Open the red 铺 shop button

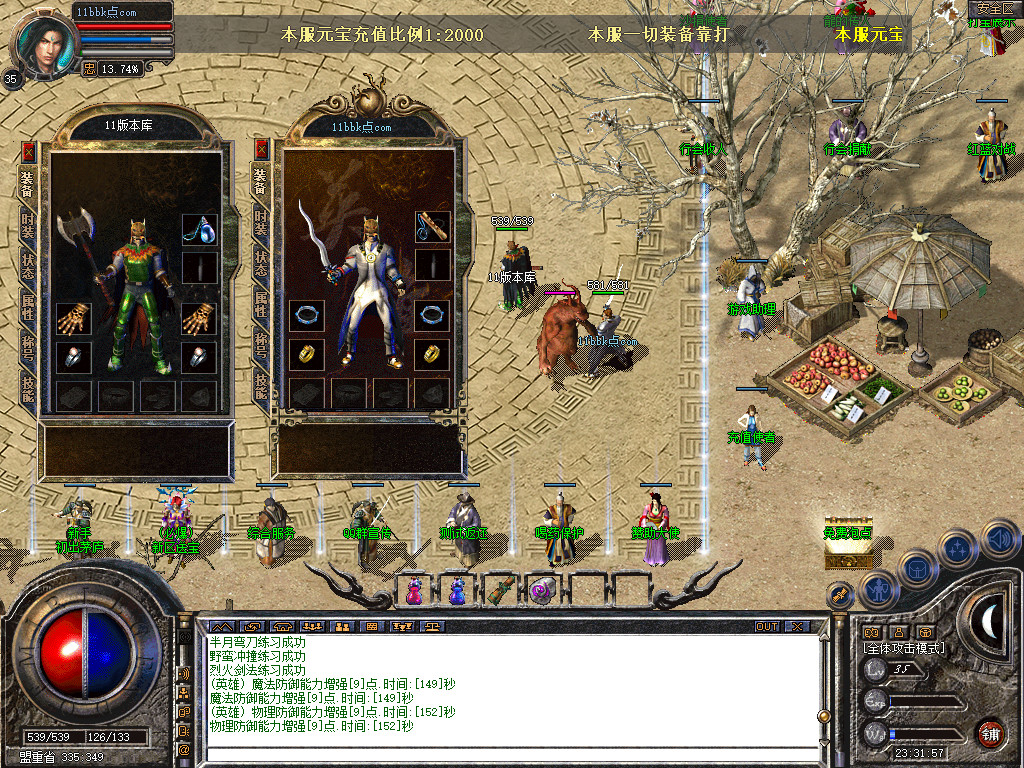(x=990, y=733)
